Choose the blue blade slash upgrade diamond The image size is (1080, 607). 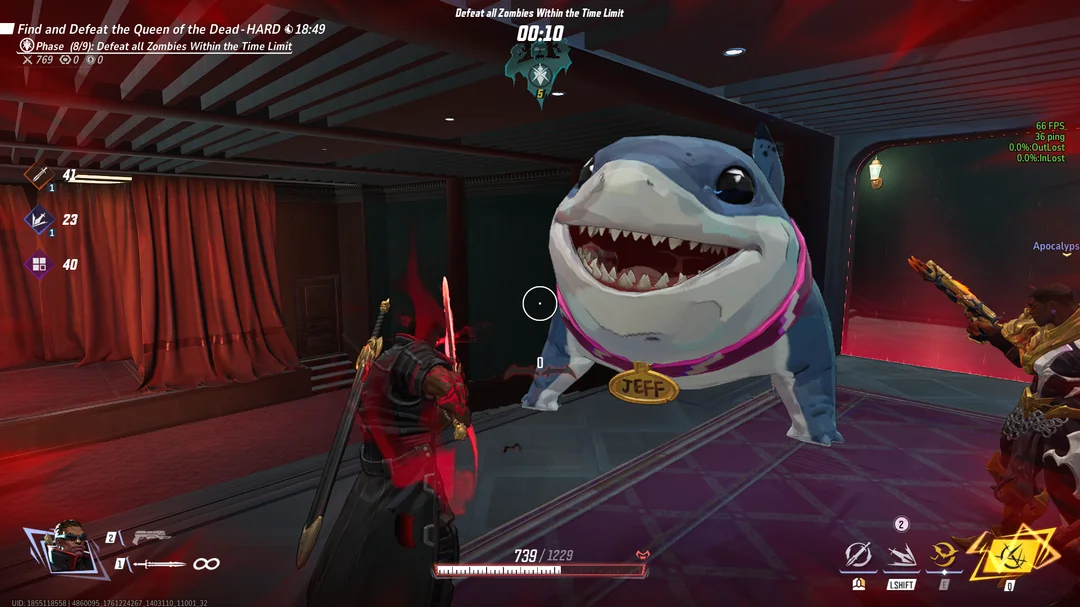[x=39, y=219]
